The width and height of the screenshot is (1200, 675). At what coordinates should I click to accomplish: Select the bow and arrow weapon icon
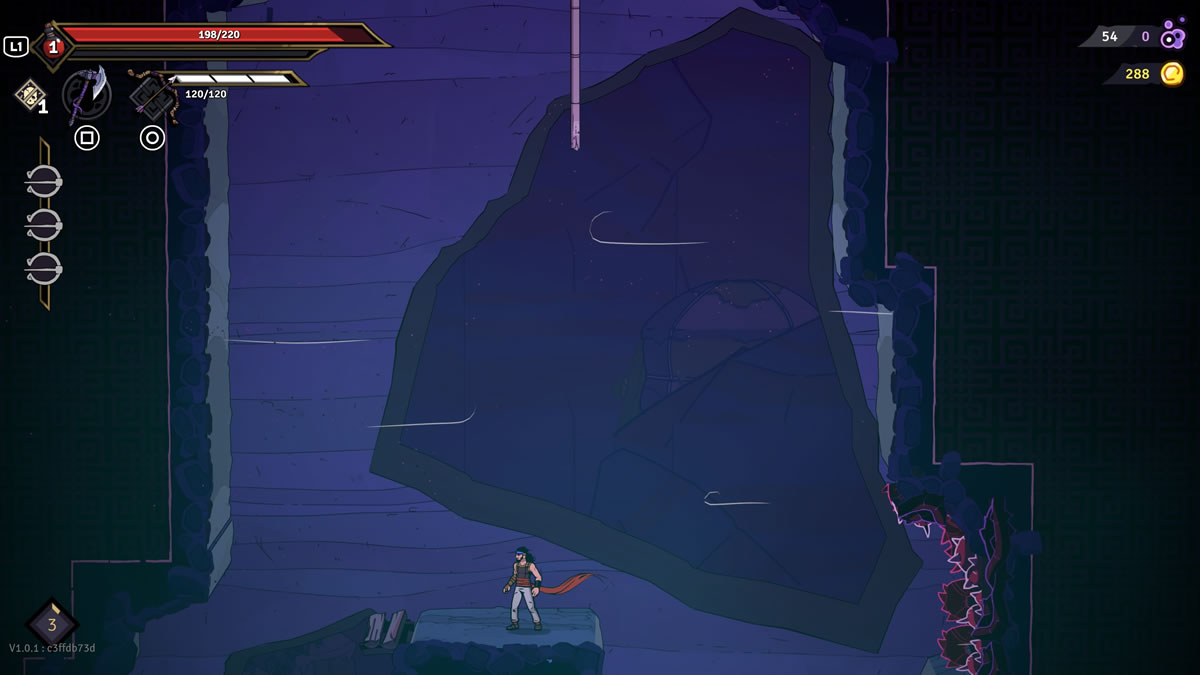(153, 96)
